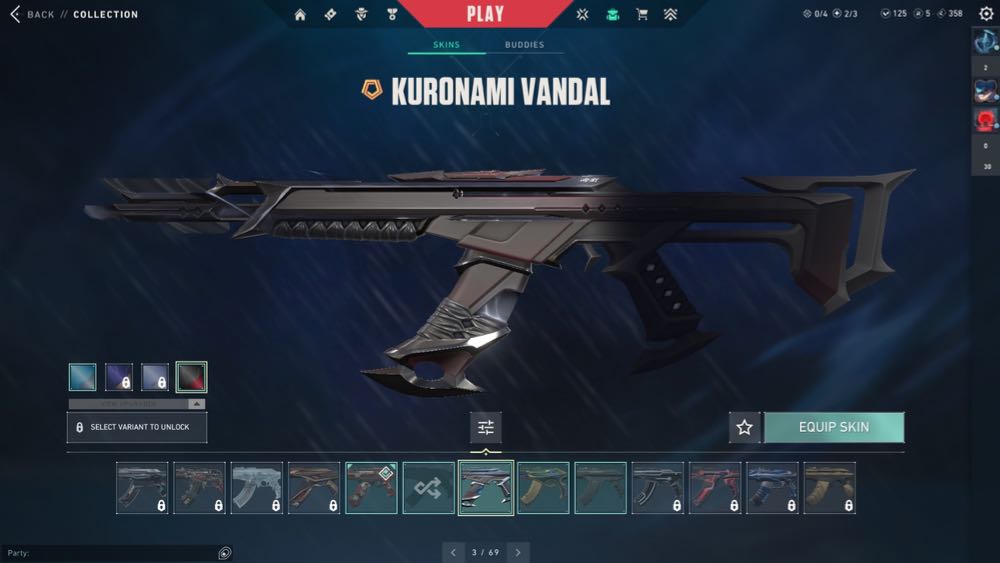Switch to the Buddies tab
The image size is (1000, 563).
pyautogui.click(x=524, y=45)
